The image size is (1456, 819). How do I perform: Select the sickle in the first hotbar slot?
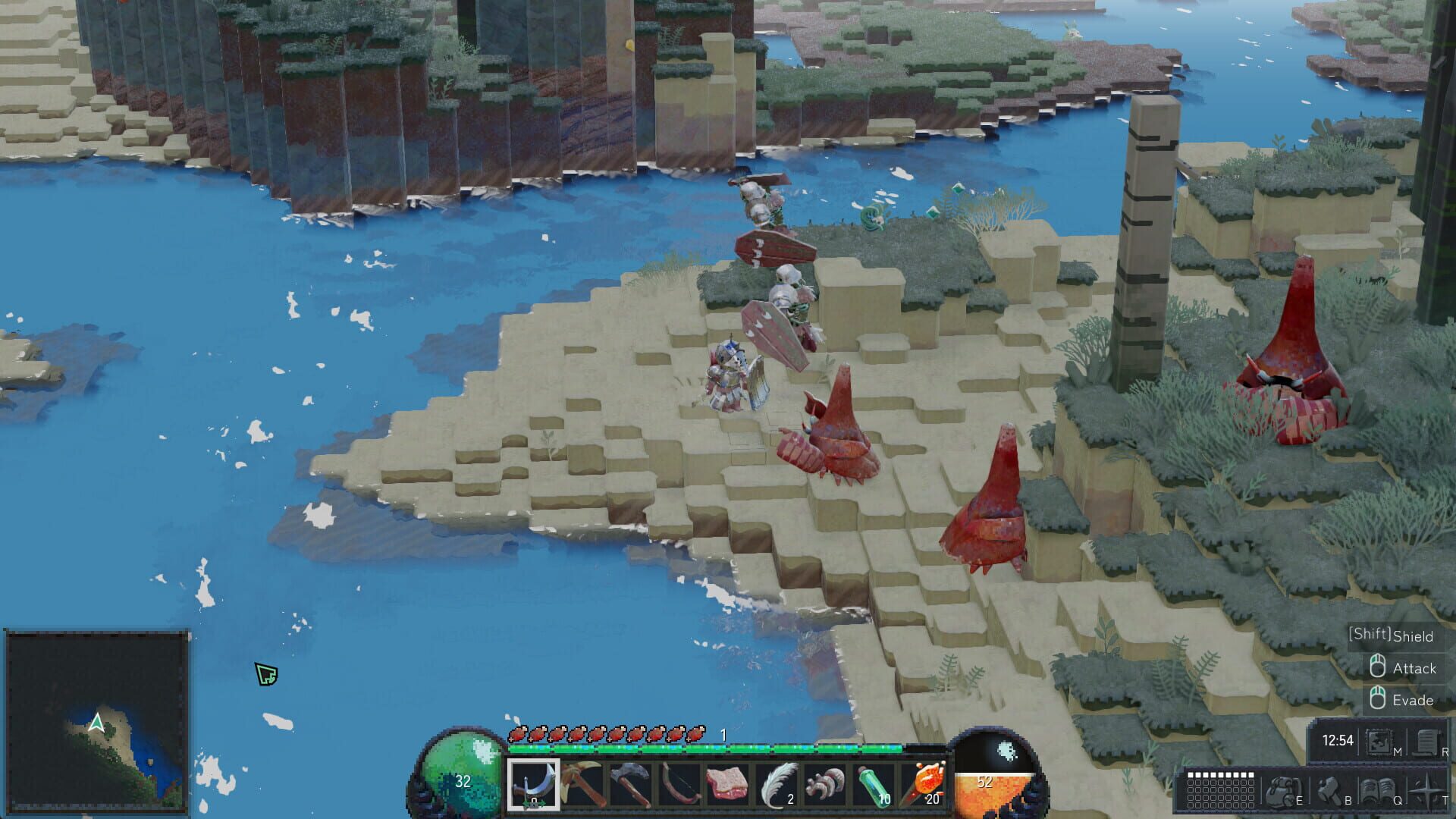[x=534, y=789]
